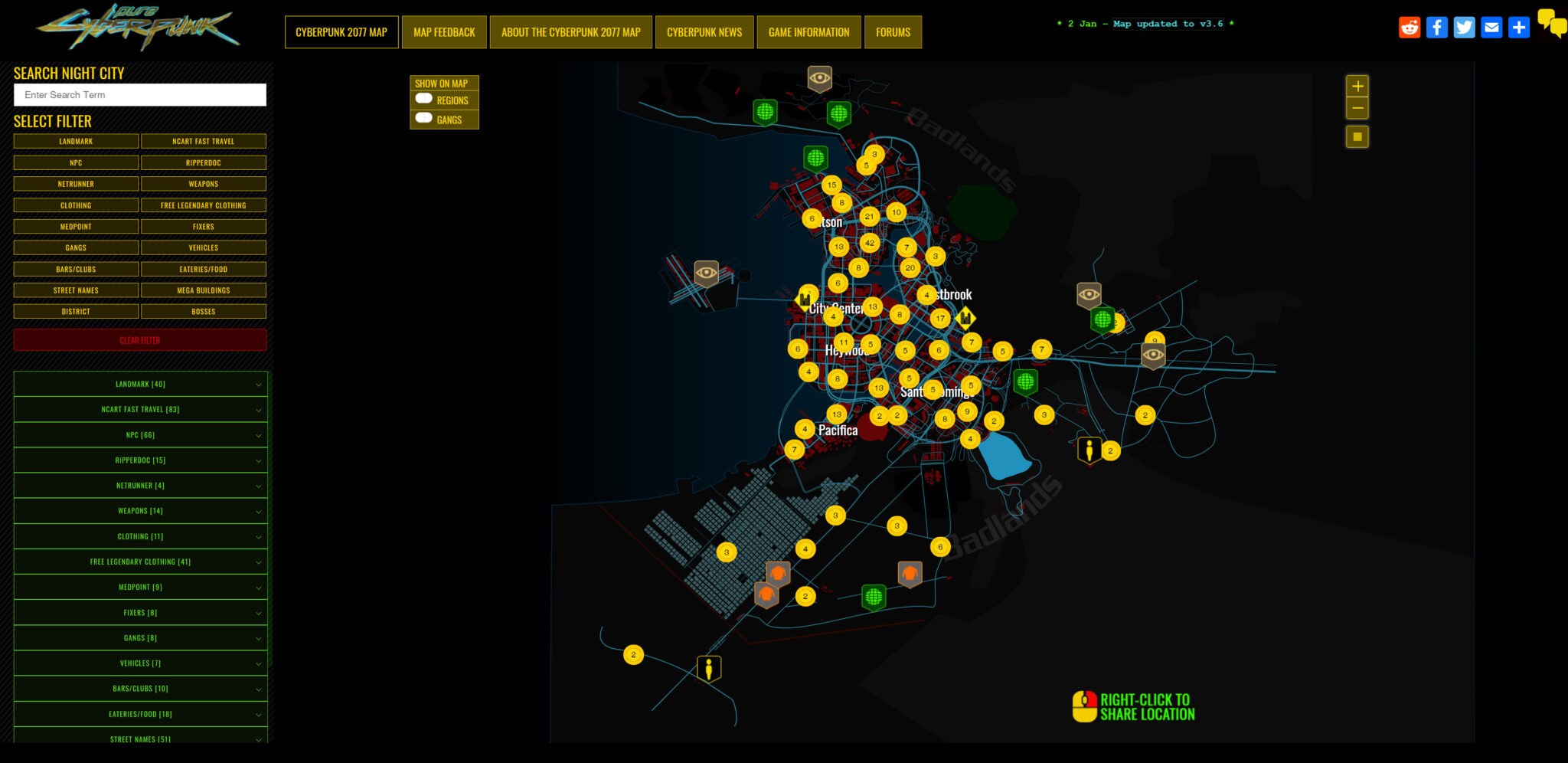Filter map by Ripperdoc

pos(204,162)
